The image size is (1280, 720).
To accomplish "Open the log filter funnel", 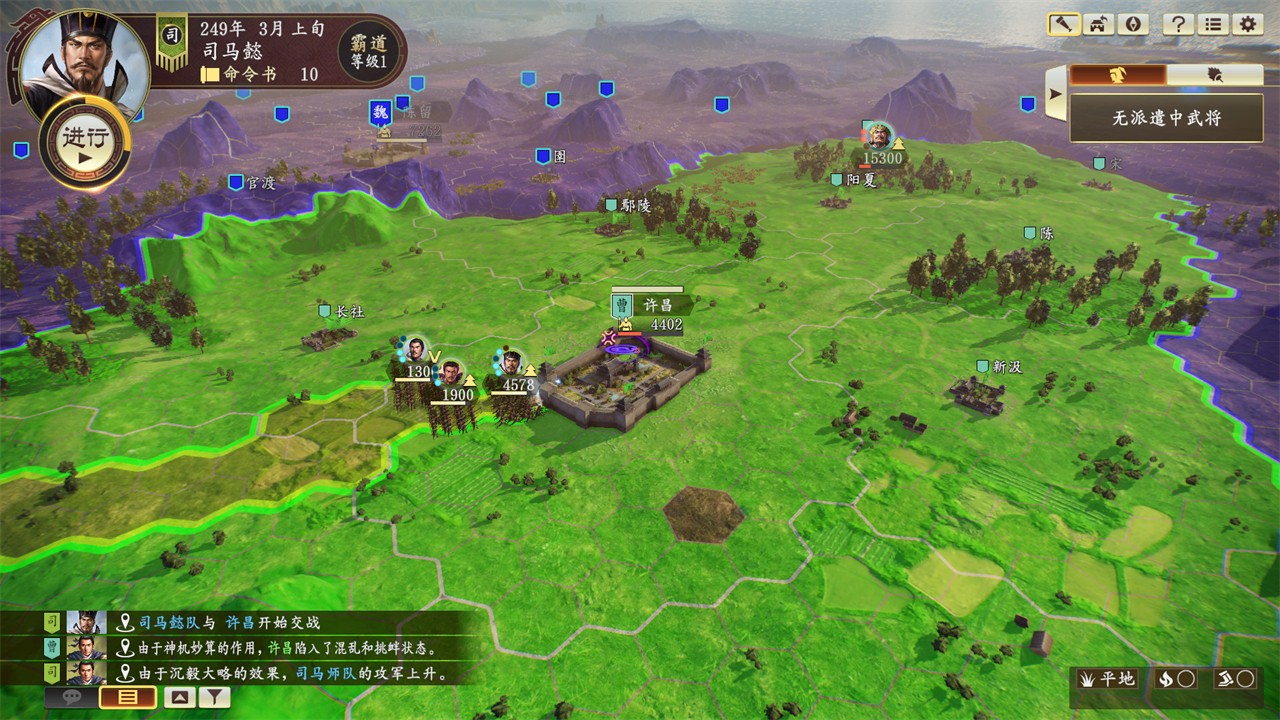I will (x=214, y=698).
